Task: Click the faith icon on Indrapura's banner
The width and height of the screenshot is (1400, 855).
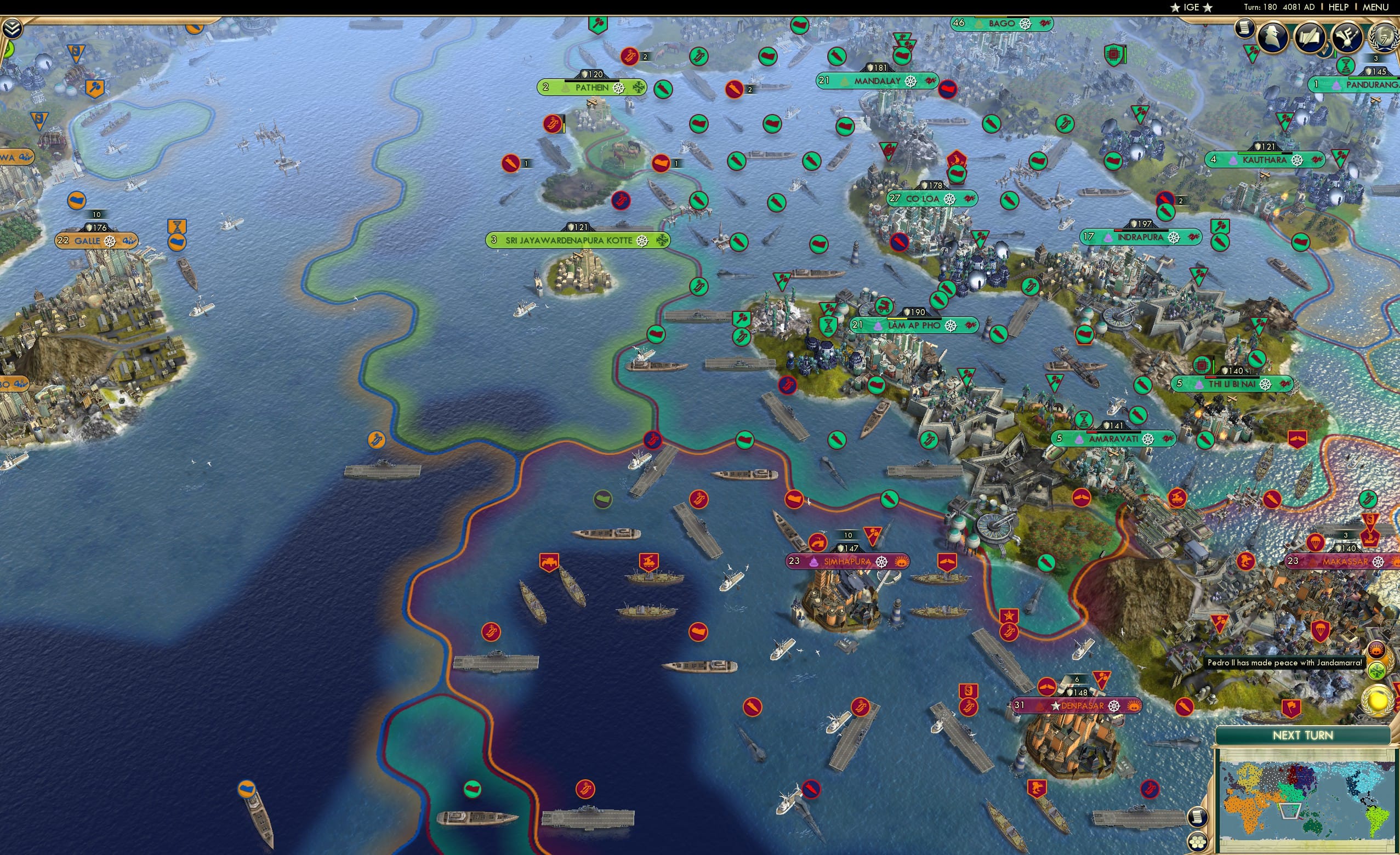Action: click(1108, 238)
